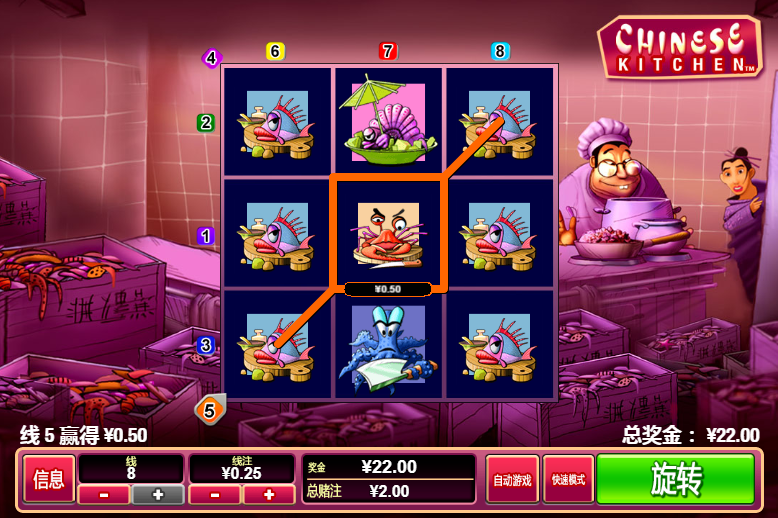Toggle 快速模式 fast mode
The height and width of the screenshot is (518, 778).
(x=569, y=480)
